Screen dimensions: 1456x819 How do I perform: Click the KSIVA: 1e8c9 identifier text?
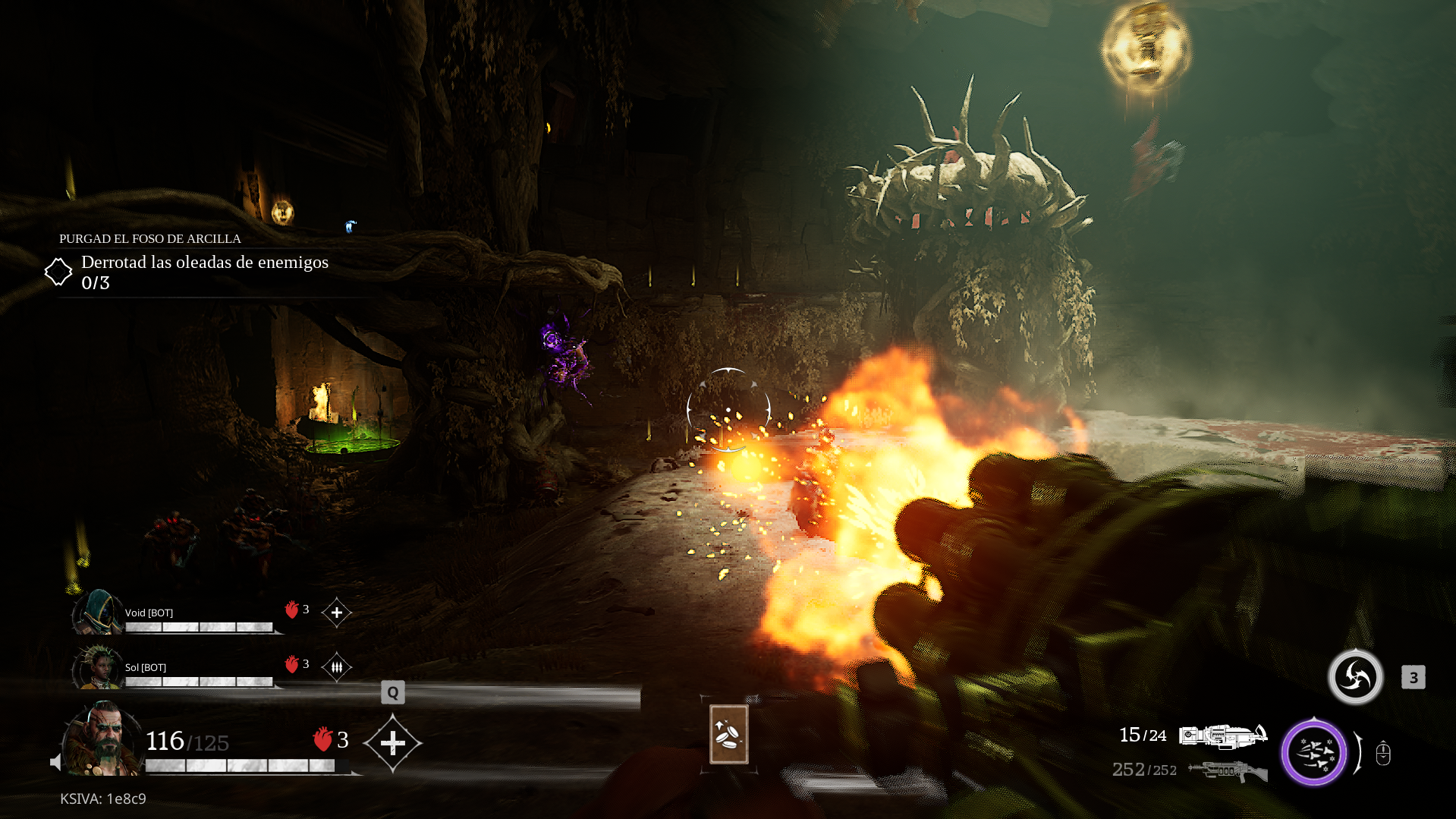pos(103,799)
